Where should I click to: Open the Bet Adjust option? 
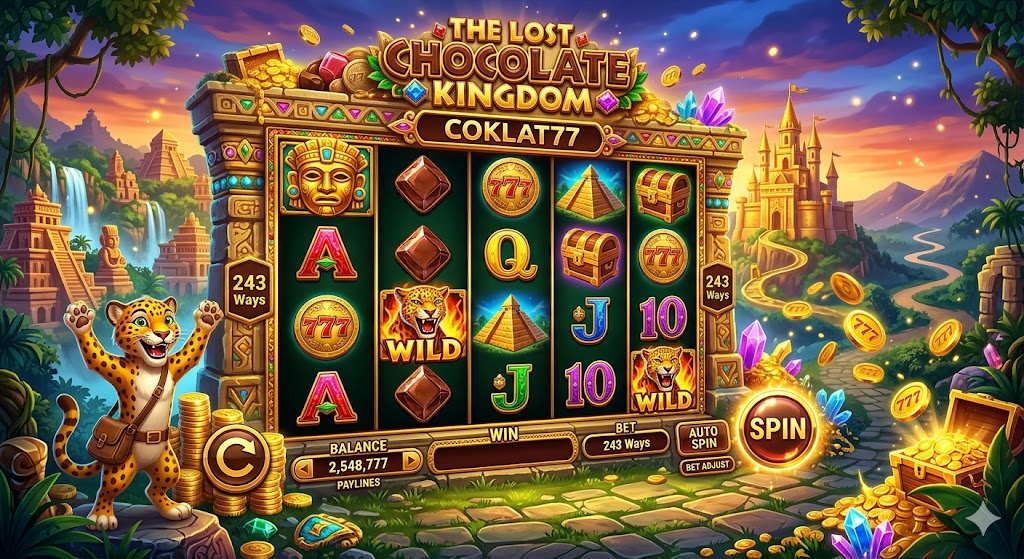[705, 465]
